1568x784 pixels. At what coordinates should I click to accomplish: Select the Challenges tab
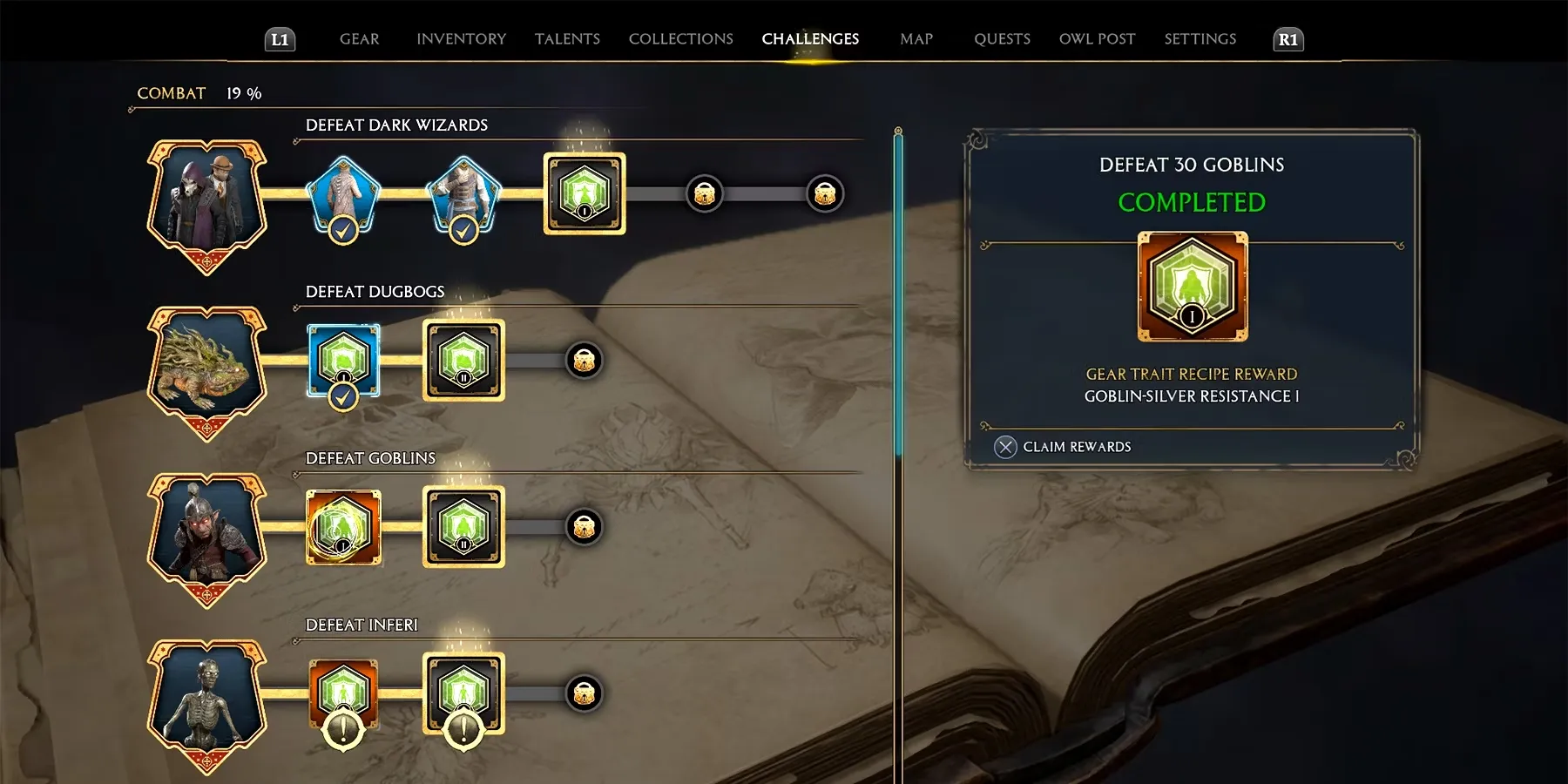pyautogui.click(x=810, y=39)
